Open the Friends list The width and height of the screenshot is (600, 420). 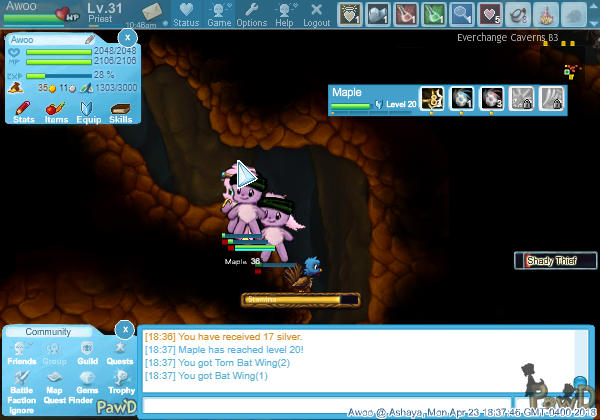(21, 353)
